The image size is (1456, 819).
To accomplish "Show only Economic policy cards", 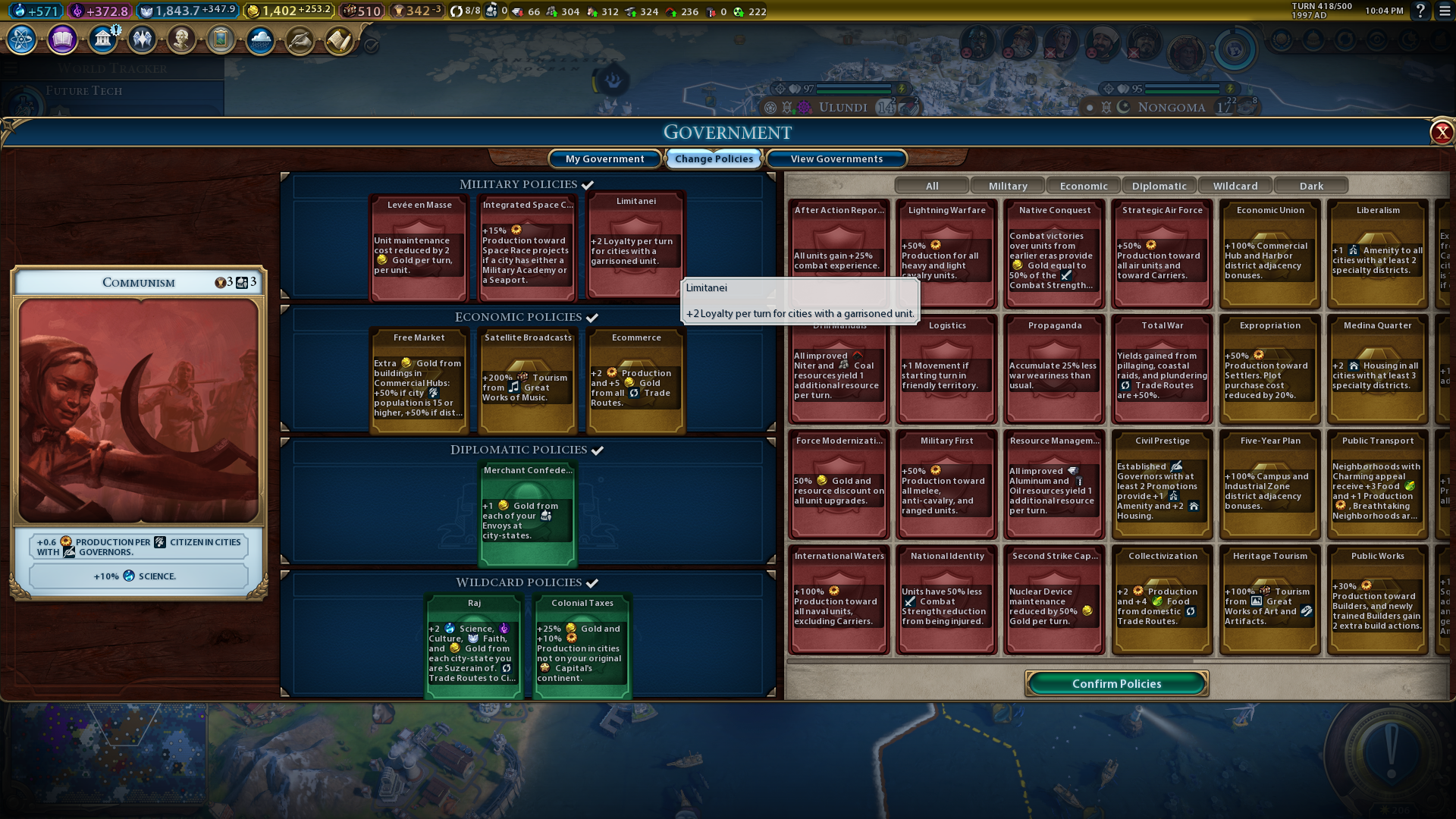I will click(x=1084, y=186).
